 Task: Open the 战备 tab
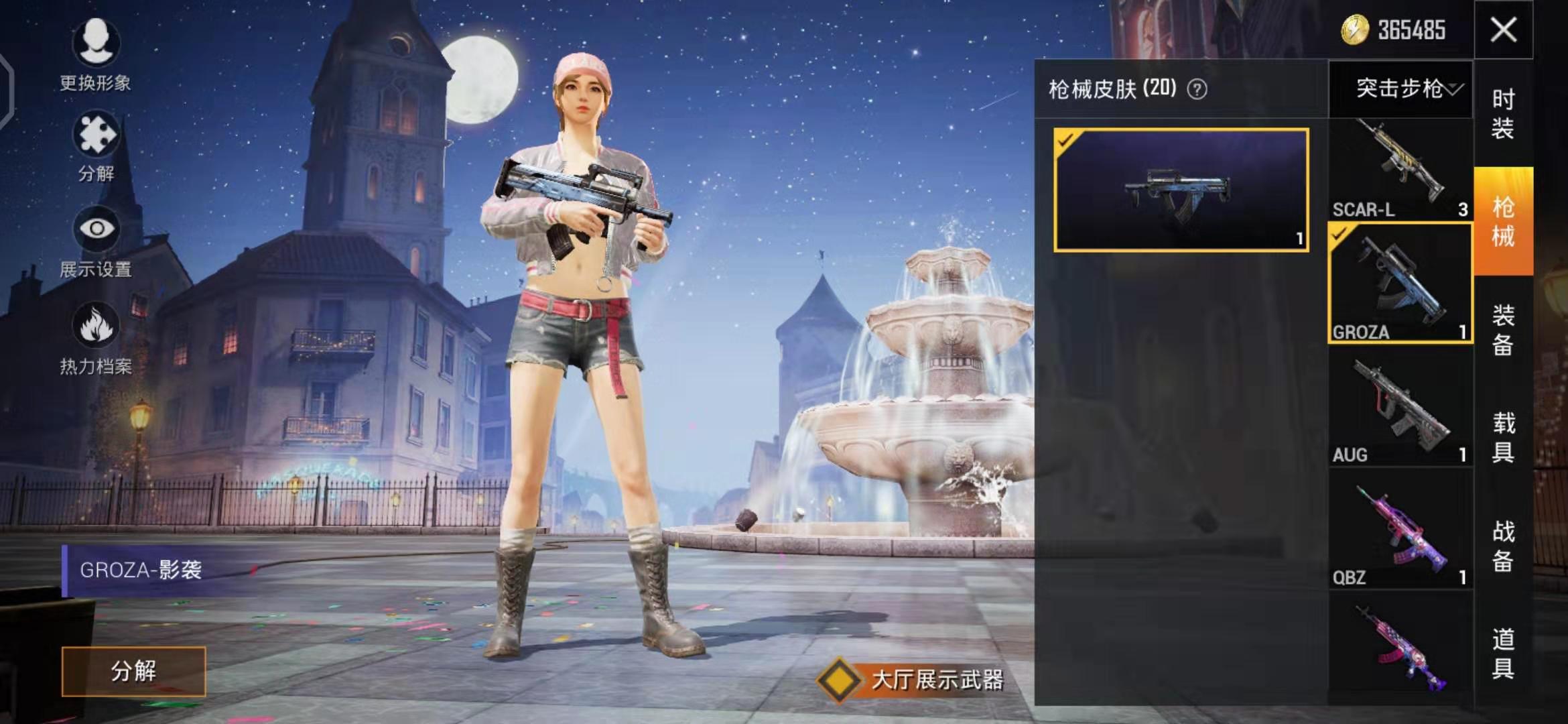click(x=1503, y=546)
